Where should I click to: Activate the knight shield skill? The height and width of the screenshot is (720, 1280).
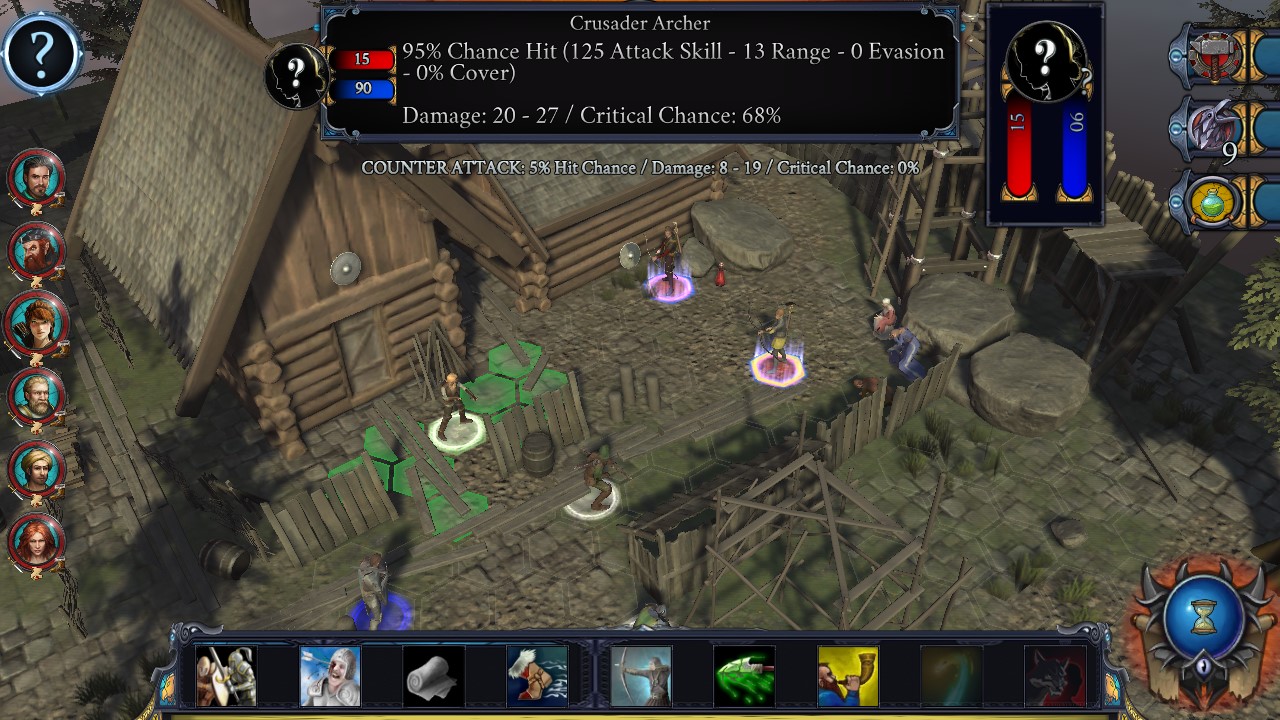[x=227, y=675]
